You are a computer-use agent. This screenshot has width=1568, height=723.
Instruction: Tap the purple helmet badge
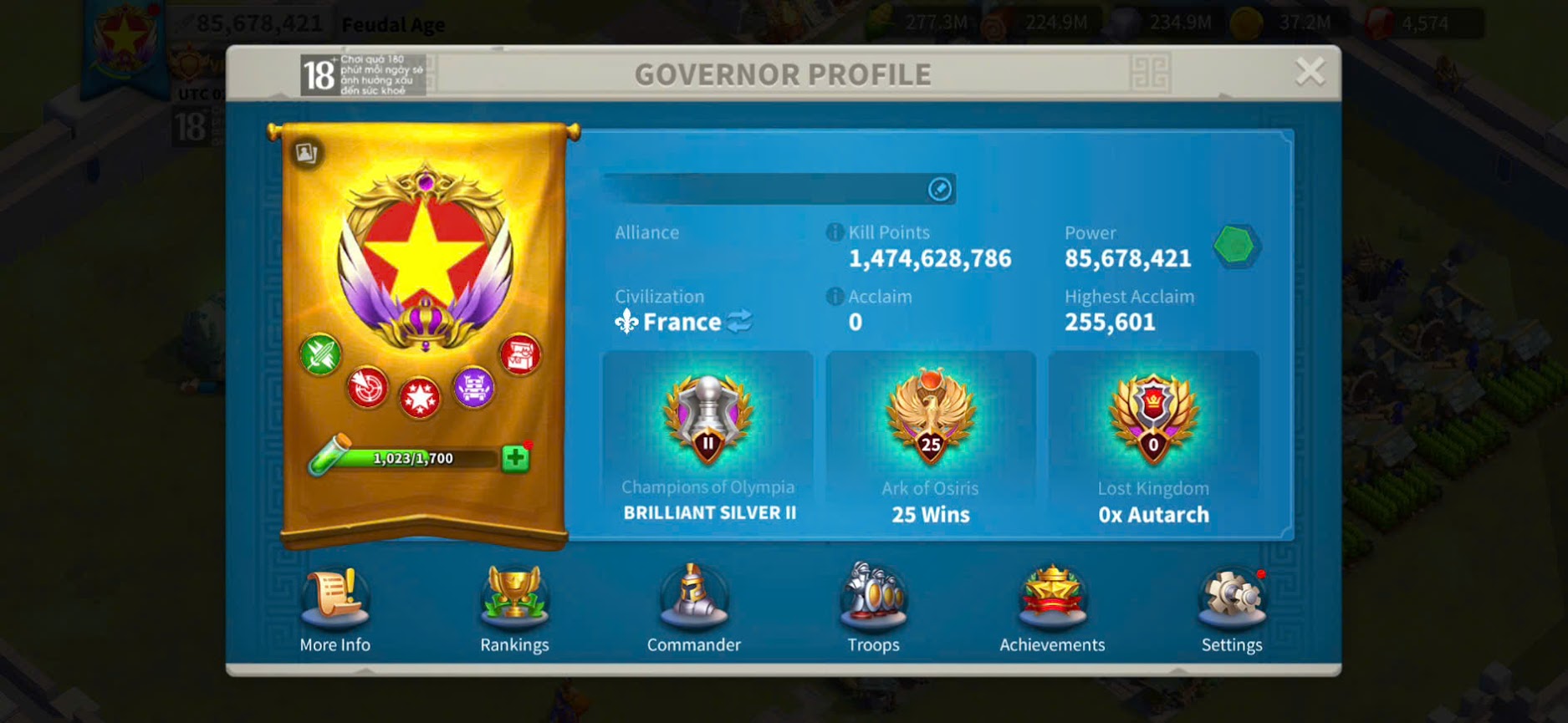click(473, 388)
